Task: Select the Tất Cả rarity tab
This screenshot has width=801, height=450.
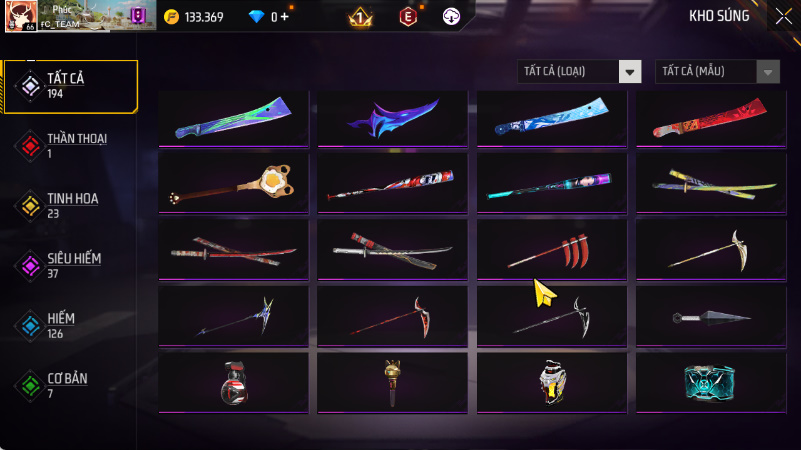Action: pos(70,85)
